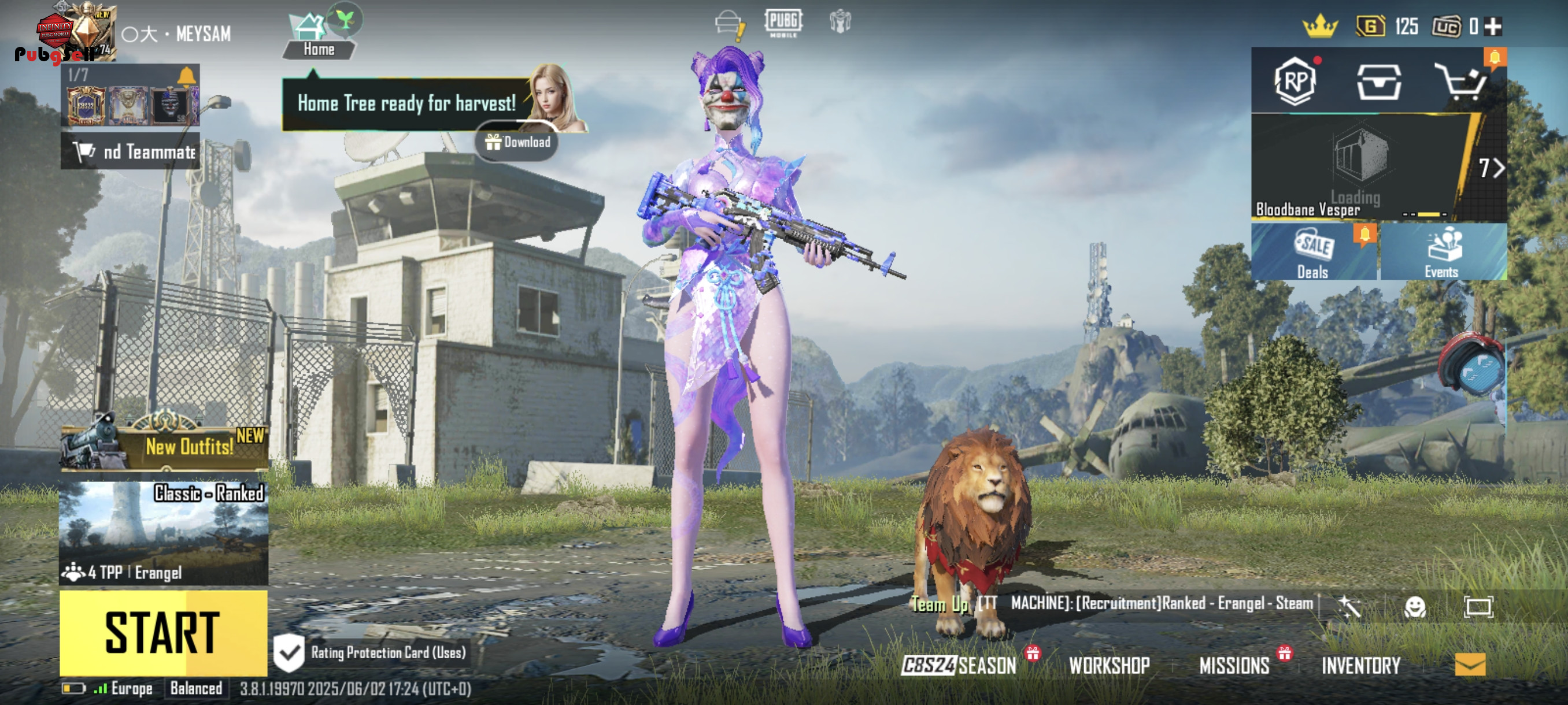View the Deals sale panel
This screenshot has height=705, width=1568.
[1314, 252]
